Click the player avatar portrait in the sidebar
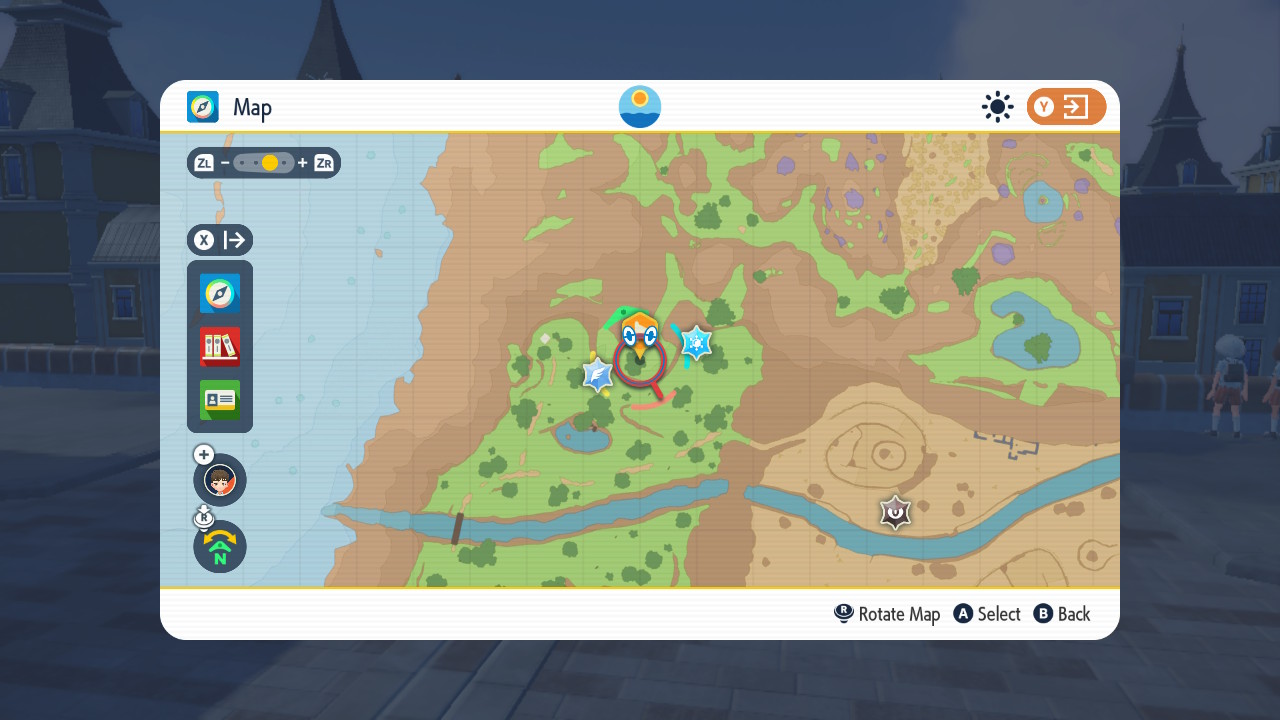The image size is (1280, 720). 219,480
